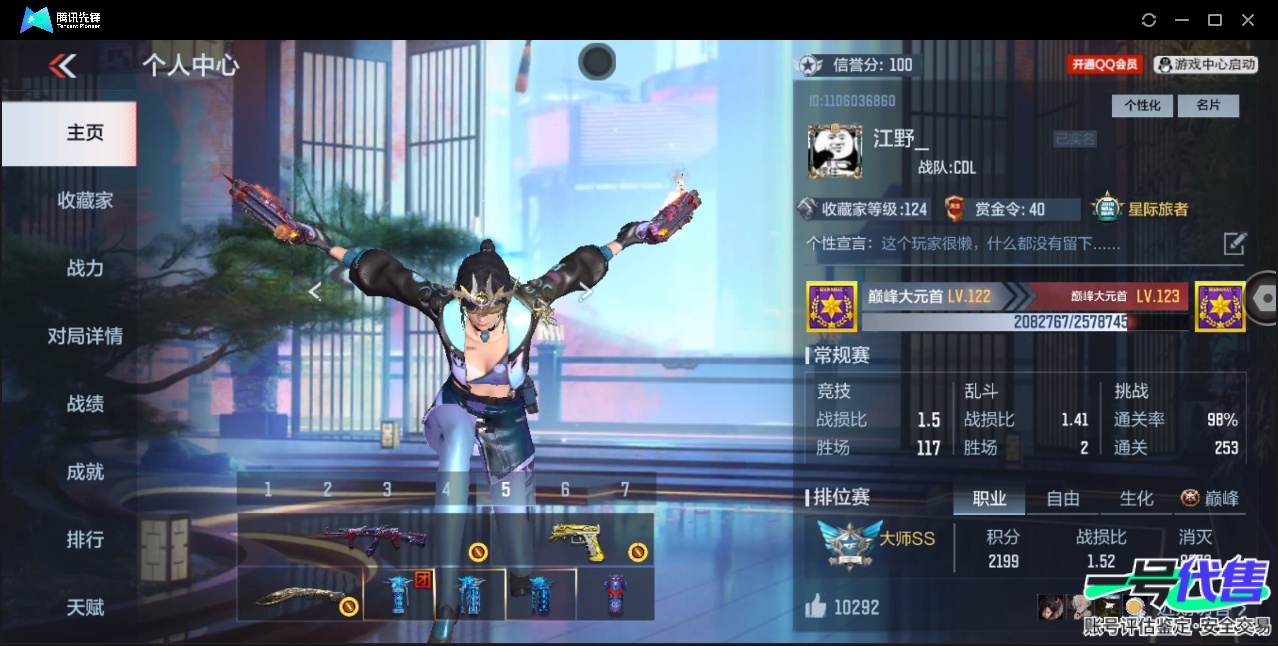Click the 个性化 button
The image size is (1278, 646).
pos(1142,105)
